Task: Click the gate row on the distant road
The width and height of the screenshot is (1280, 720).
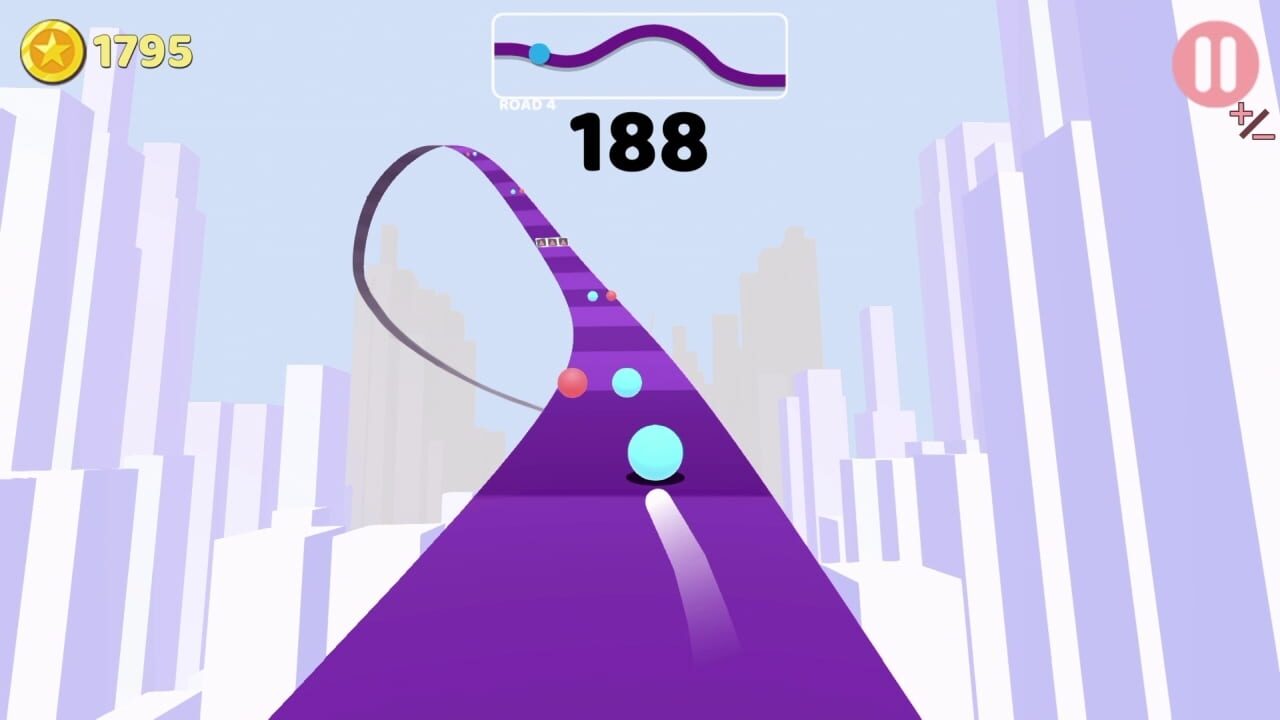Action: click(x=550, y=244)
